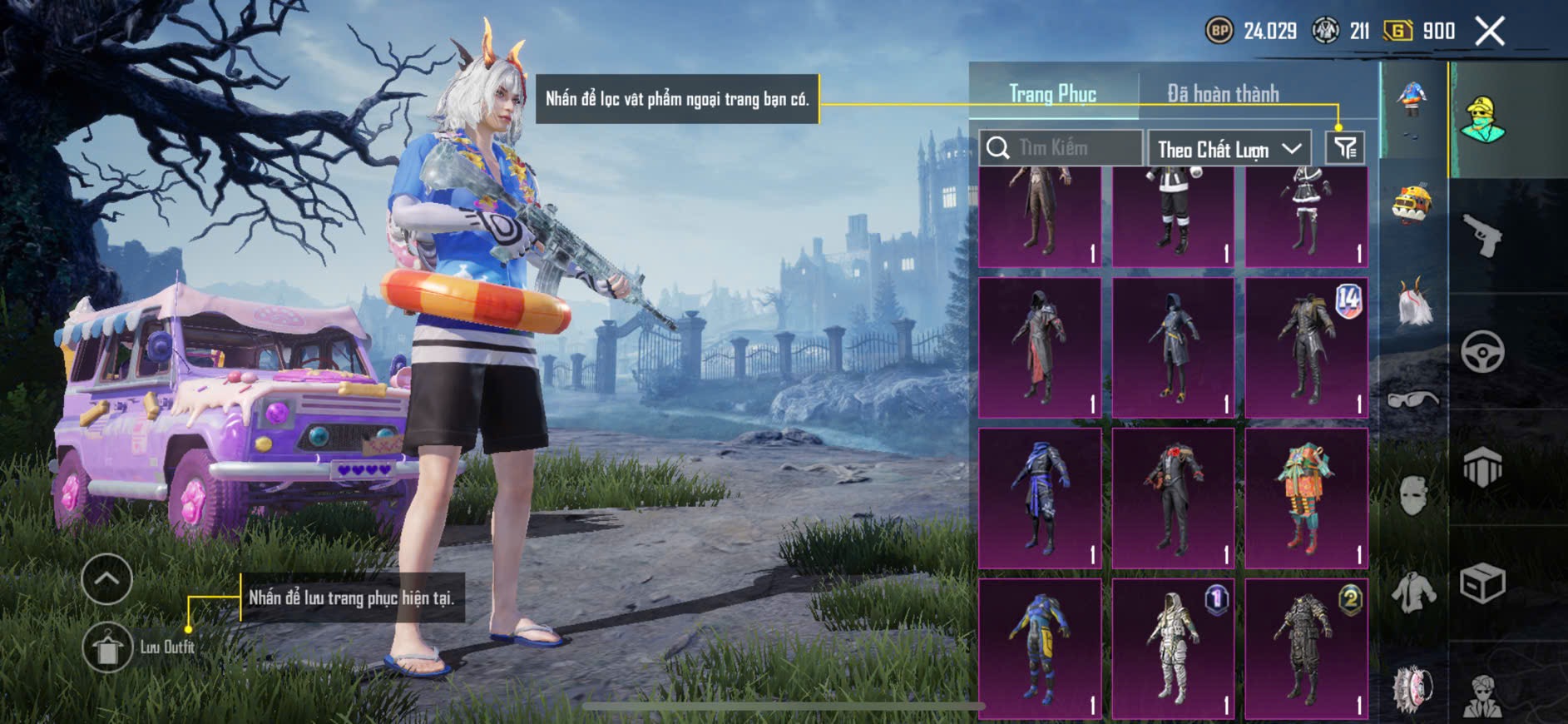
Task: Select the outfit with badge 14
Action: (x=1306, y=348)
